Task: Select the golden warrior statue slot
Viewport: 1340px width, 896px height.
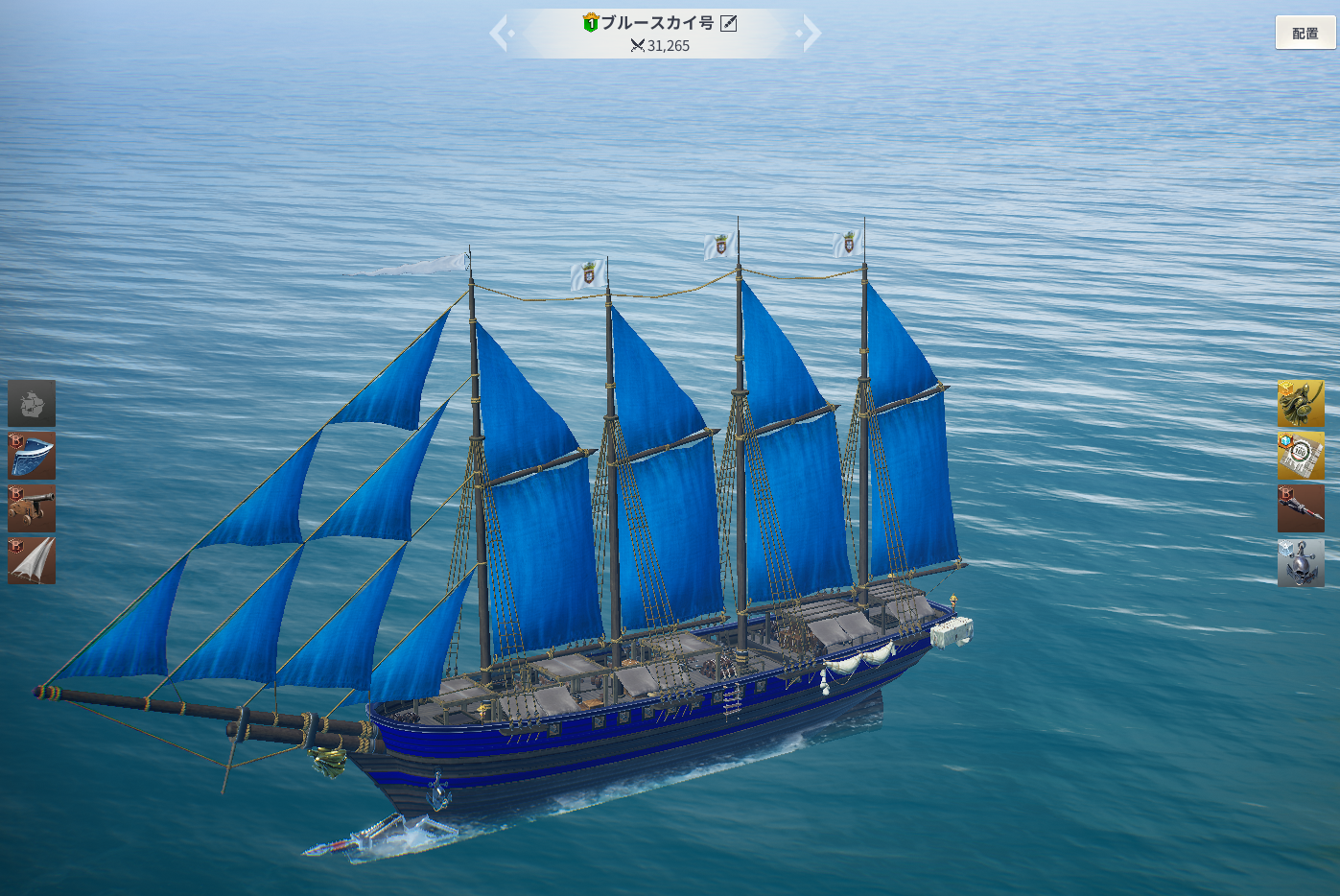Action: click(1301, 403)
